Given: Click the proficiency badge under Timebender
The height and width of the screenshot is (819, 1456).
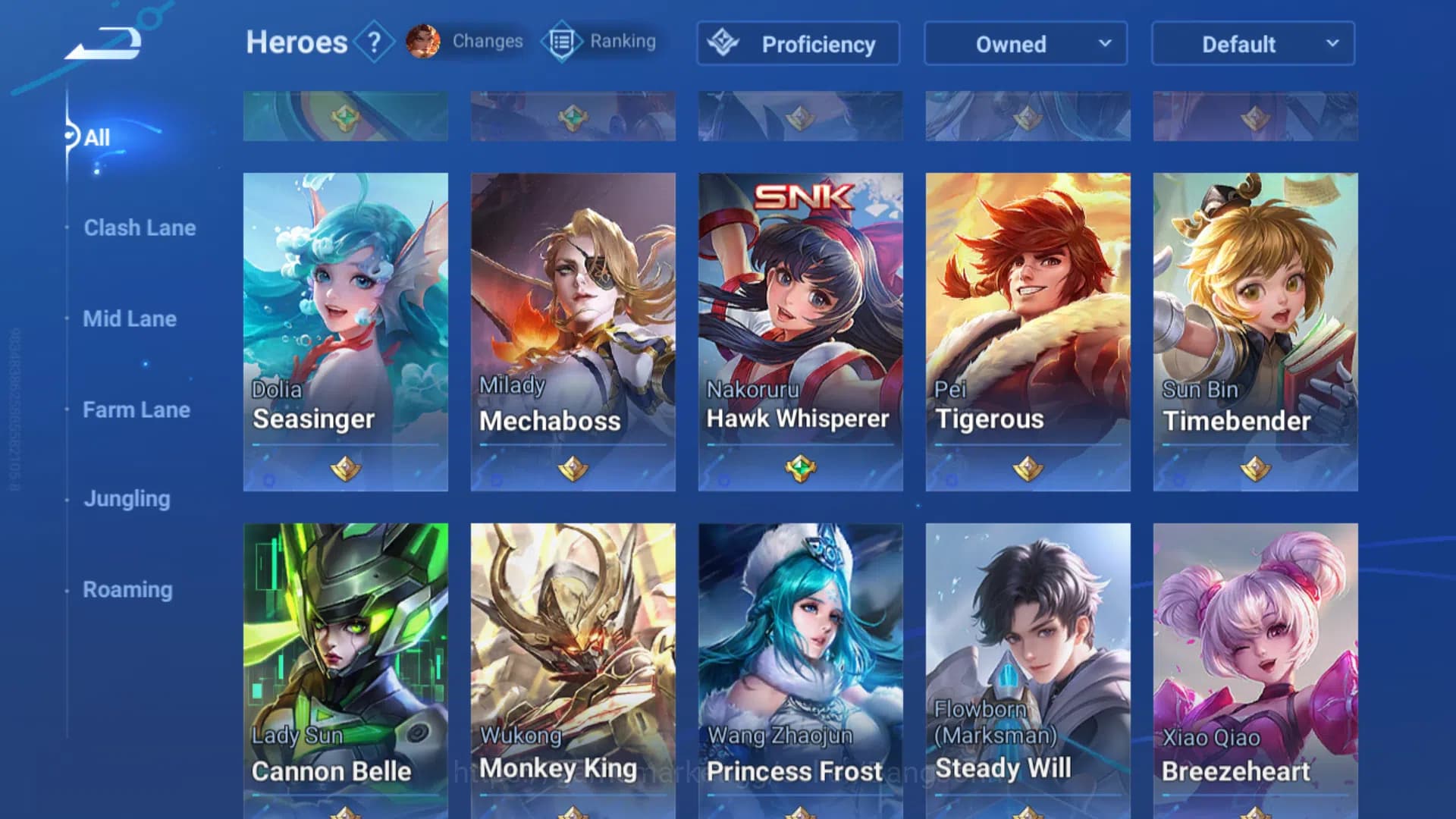Looking at the screenshot, I should coord(1254,469).
